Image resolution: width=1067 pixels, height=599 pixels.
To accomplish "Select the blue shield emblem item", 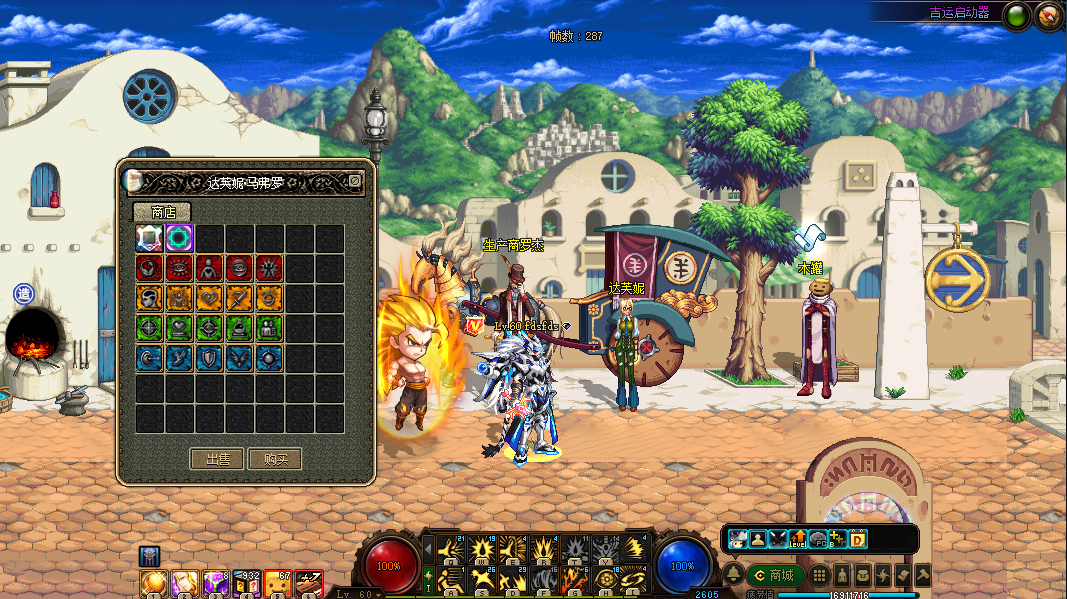I will click(x=210, y=358).
